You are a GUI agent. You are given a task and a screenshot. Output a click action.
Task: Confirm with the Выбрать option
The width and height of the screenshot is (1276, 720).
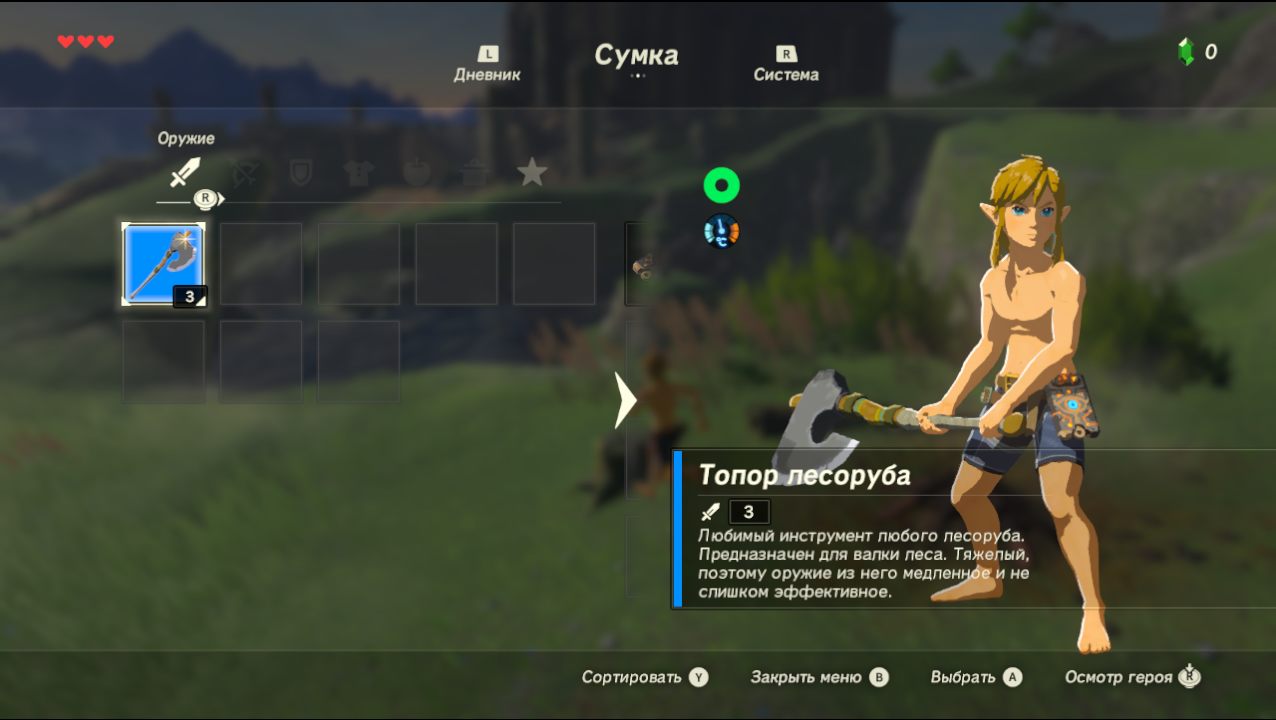tap(975, 677)
